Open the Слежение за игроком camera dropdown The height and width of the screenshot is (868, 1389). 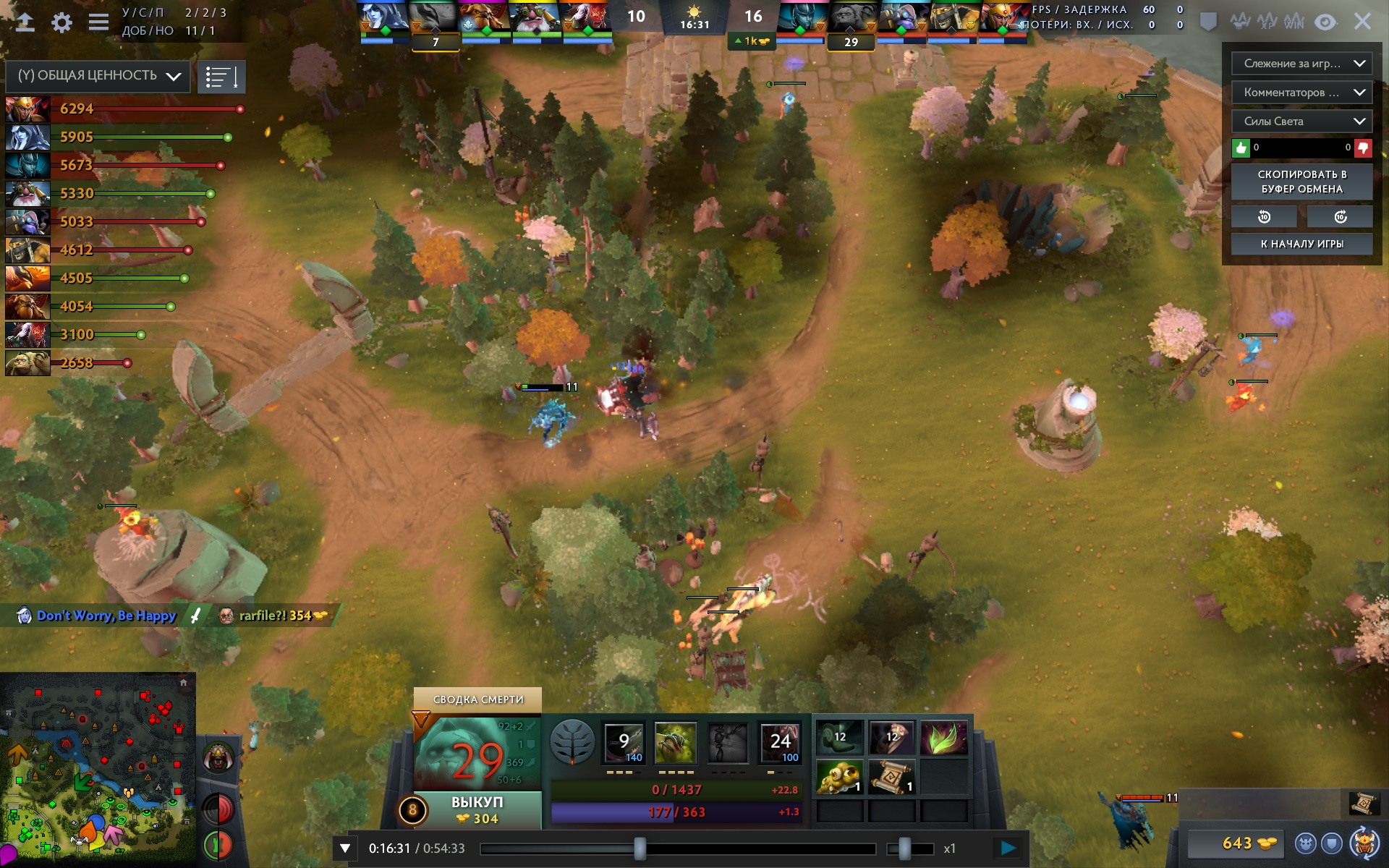pyautogui.click(x=1301, y=64)
